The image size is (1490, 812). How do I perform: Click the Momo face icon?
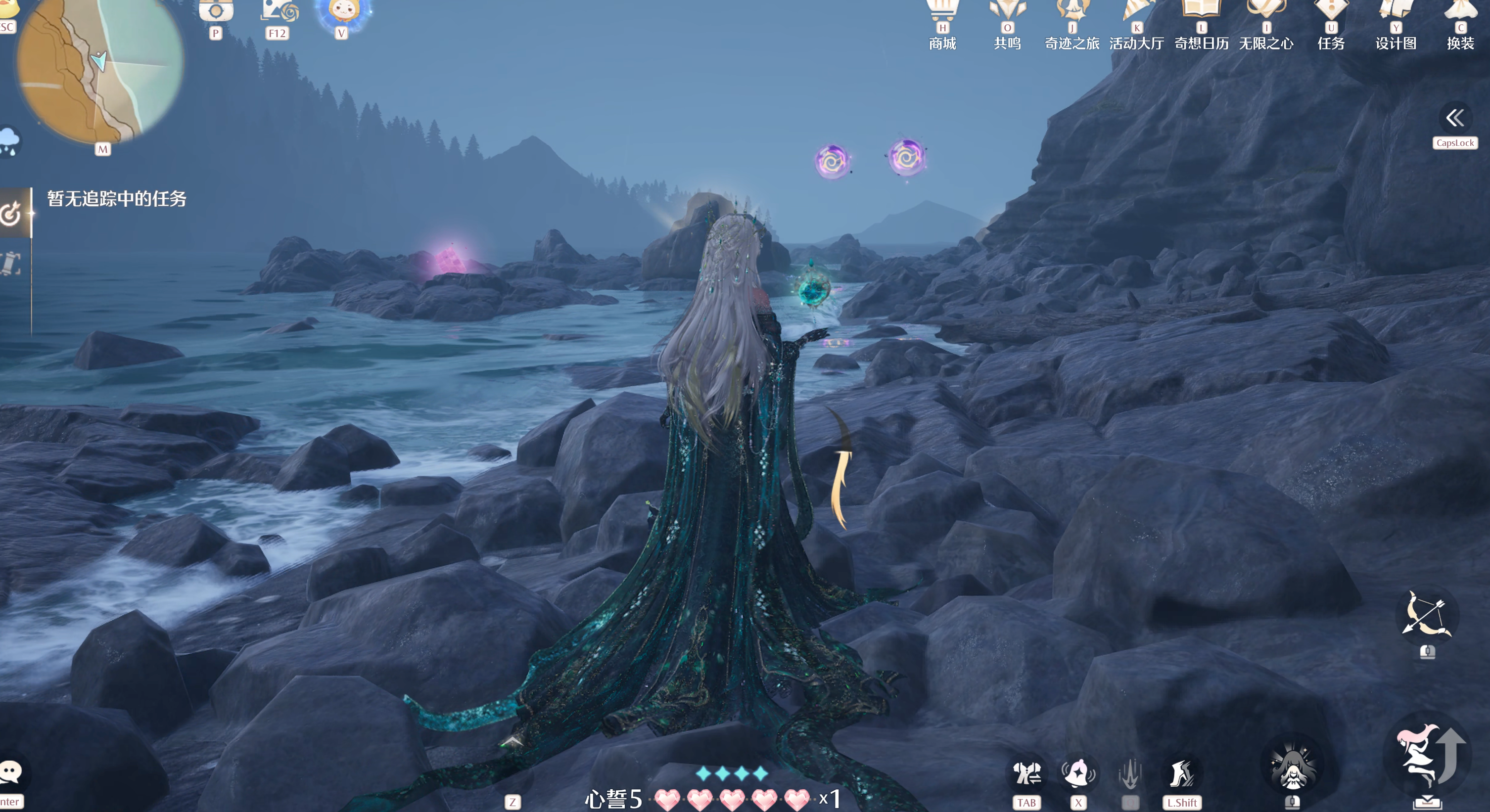342,11
